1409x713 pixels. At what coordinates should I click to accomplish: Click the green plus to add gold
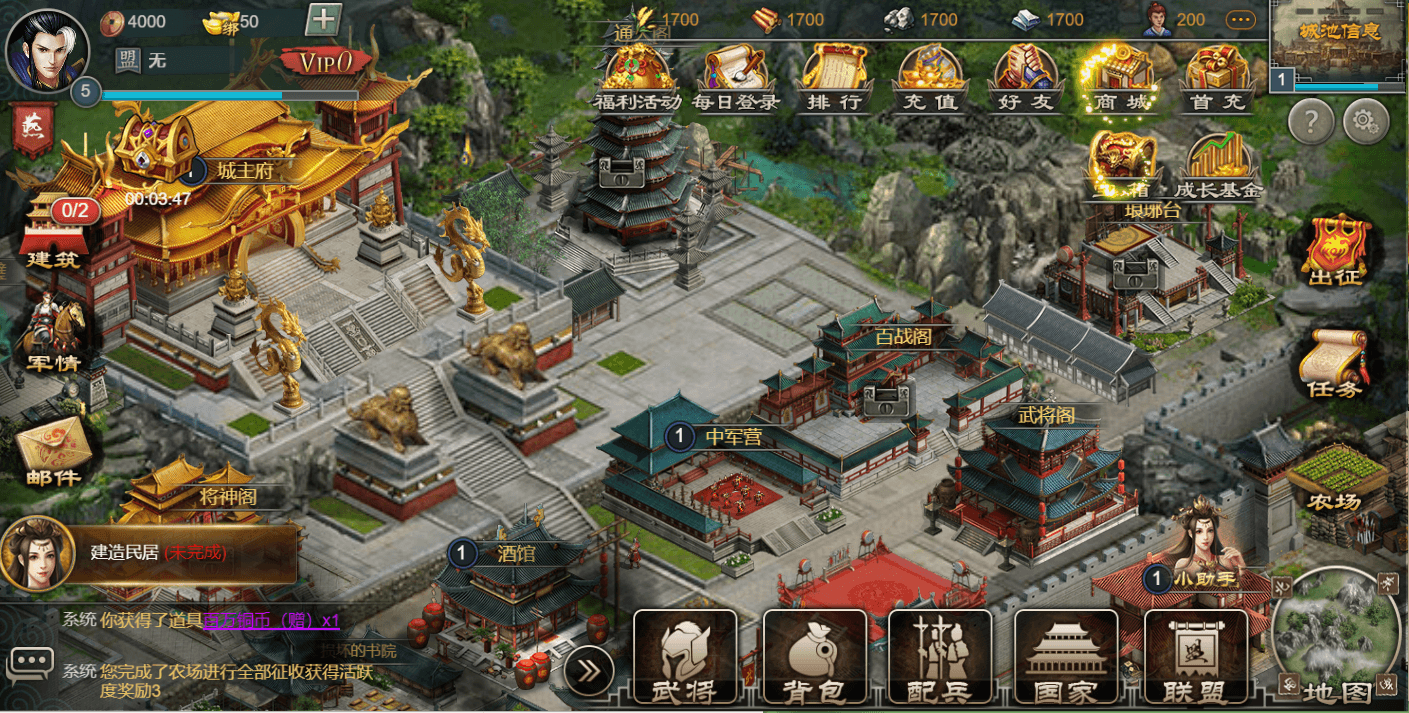[x=323, y=20]
